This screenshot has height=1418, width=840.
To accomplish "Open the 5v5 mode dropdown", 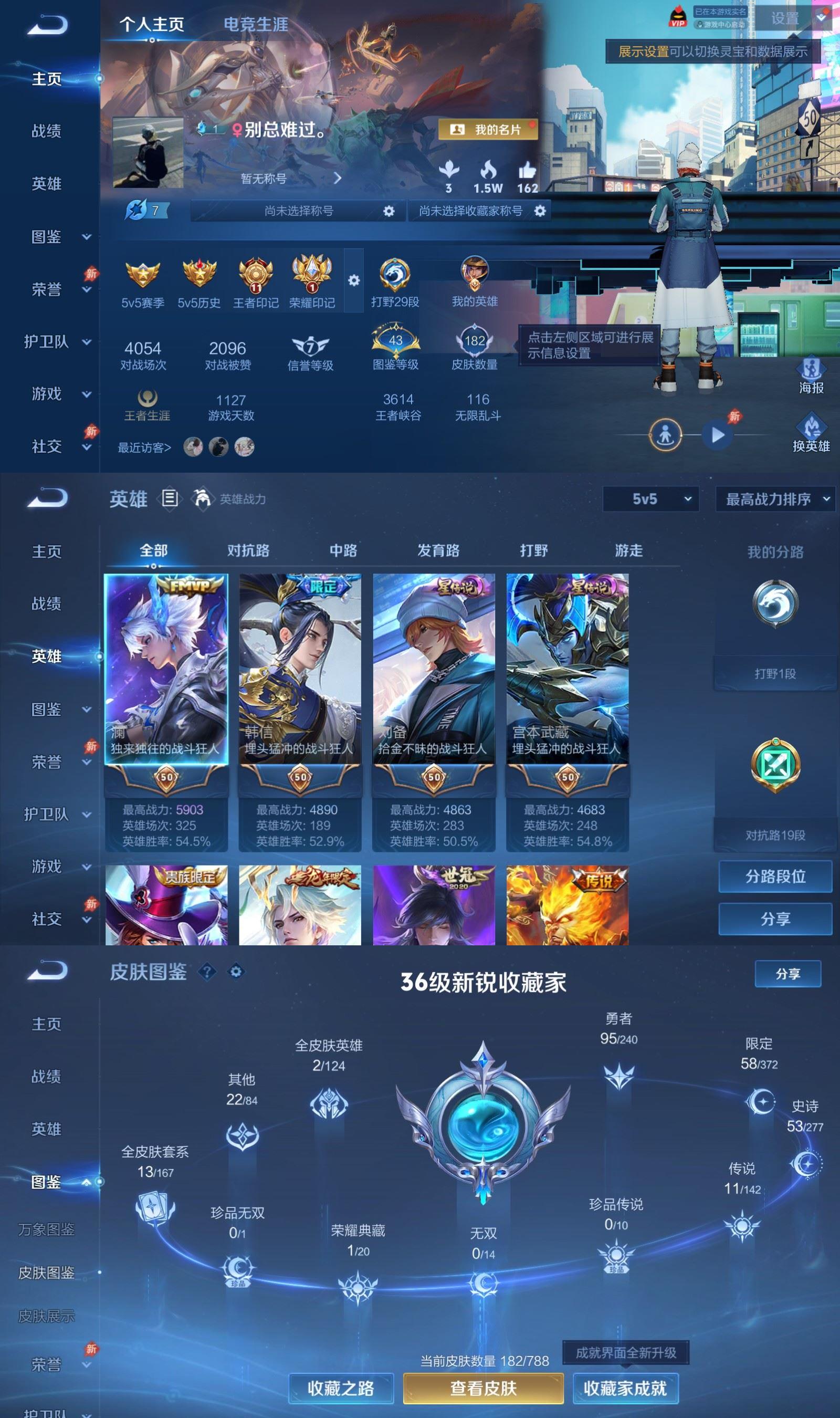I will [650, 500].
